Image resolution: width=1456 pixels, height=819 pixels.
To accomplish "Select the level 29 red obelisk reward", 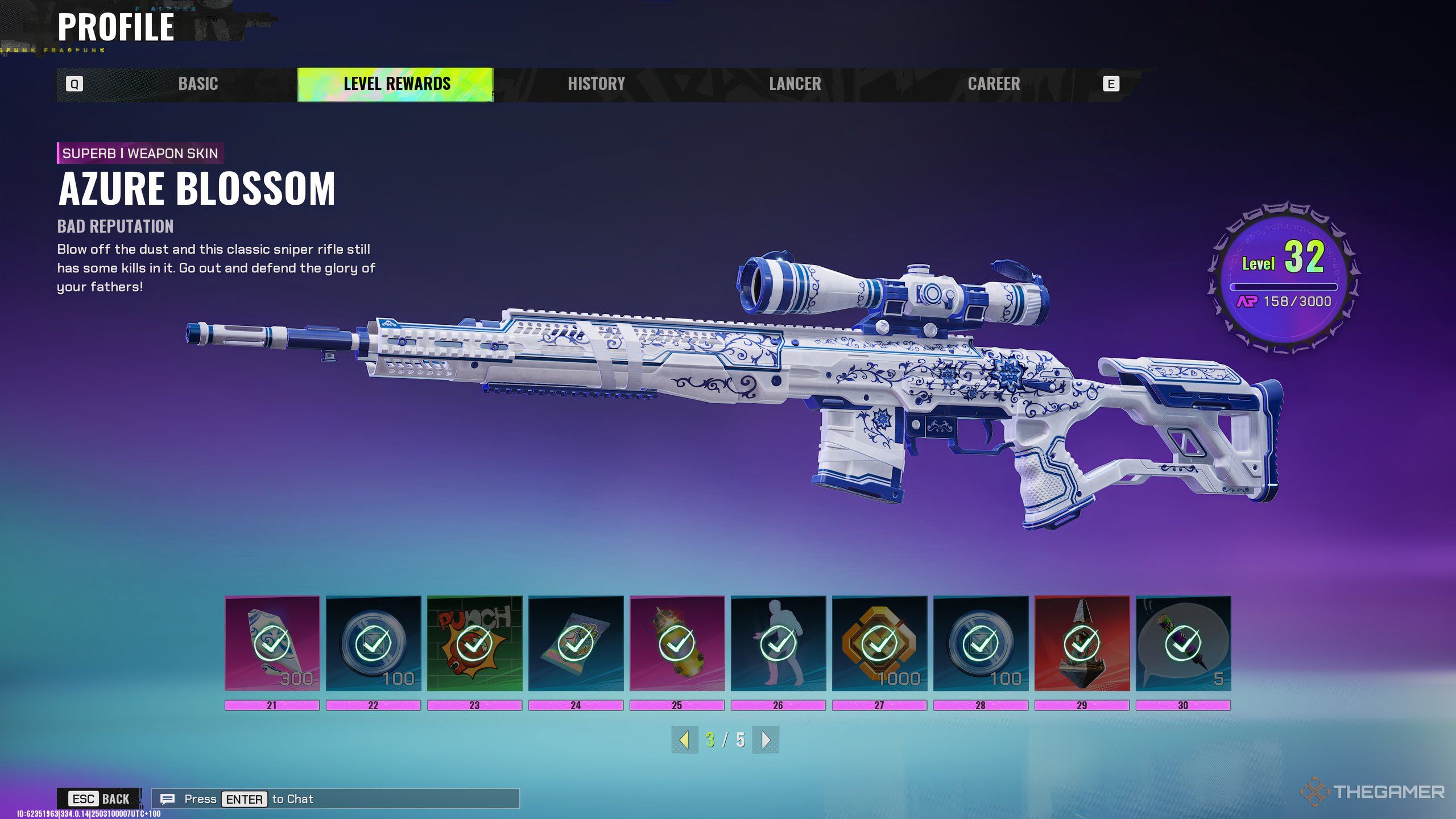I will point(1082,643).
